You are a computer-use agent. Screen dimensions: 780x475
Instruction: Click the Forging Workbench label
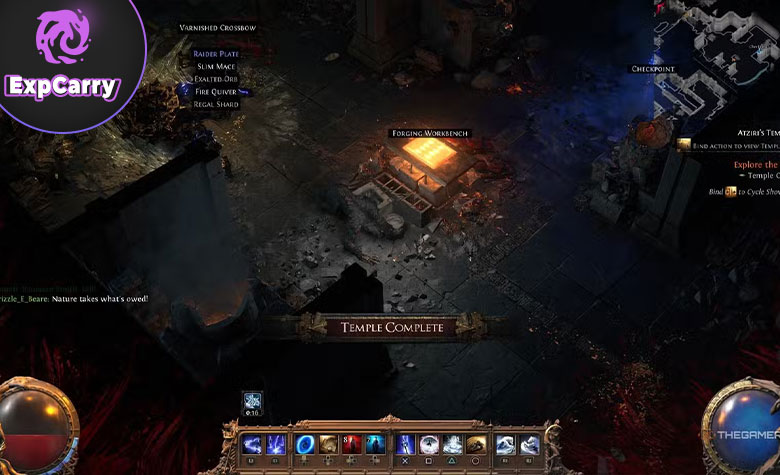(428, 133)
